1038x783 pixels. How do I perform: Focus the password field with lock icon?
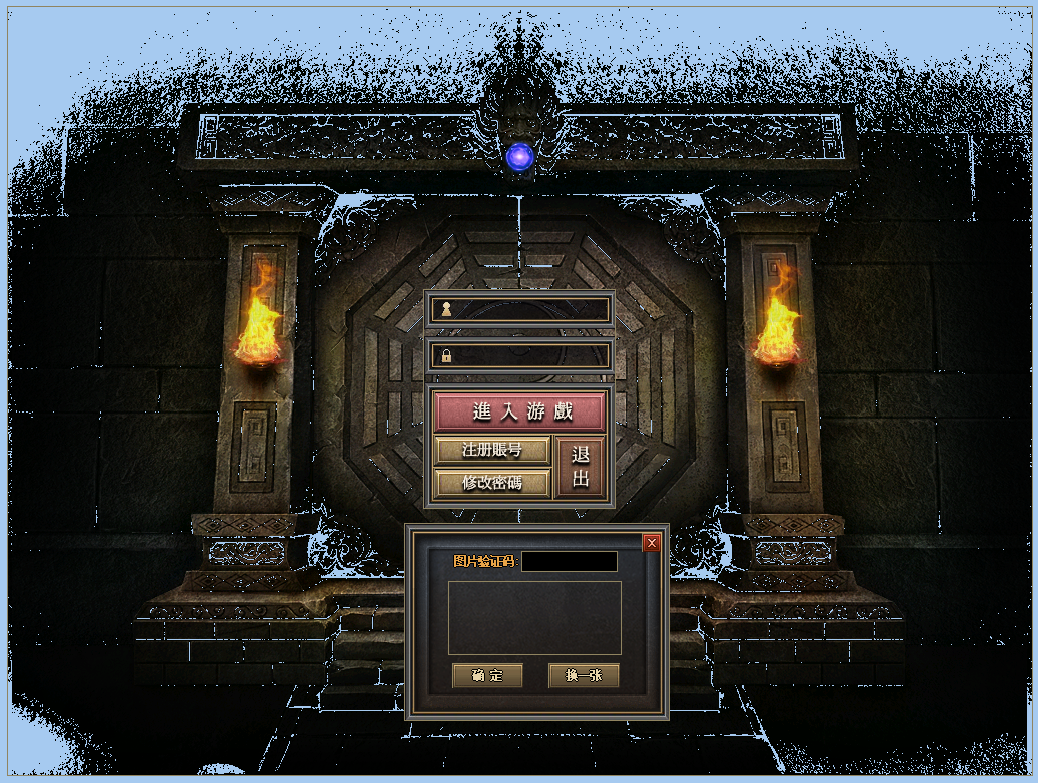(x=530, y=355)
